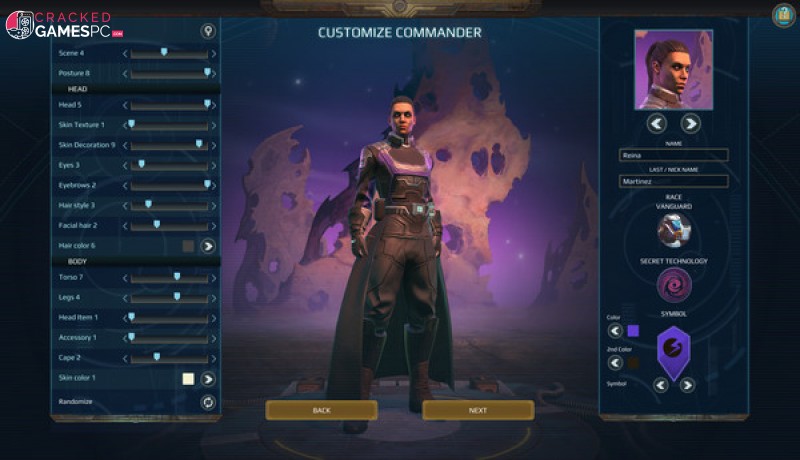Adjust the Cape slider
The image size is (800, 460).
pos(157,357)
